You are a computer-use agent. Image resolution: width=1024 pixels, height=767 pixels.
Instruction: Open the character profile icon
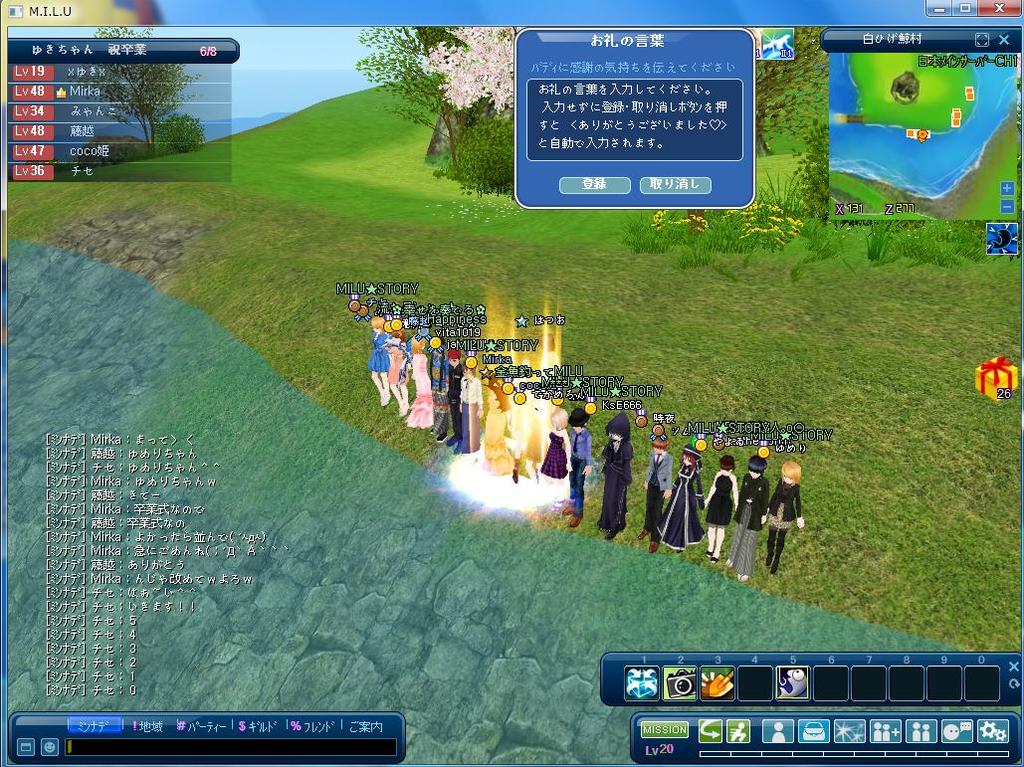pyautogui.click(x=777, y=731)
